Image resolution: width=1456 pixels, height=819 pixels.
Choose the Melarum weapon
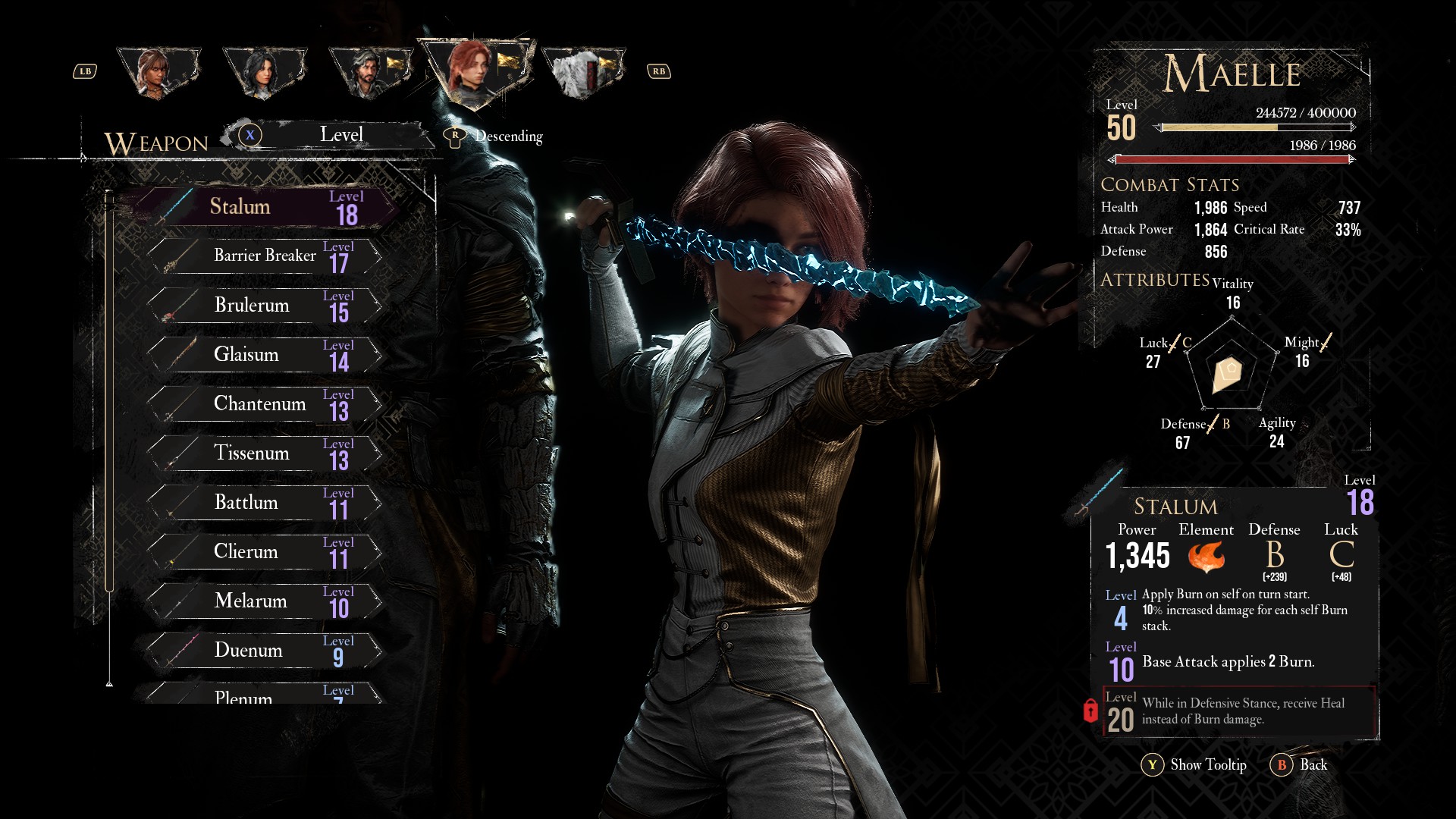[x=265, y=601]
